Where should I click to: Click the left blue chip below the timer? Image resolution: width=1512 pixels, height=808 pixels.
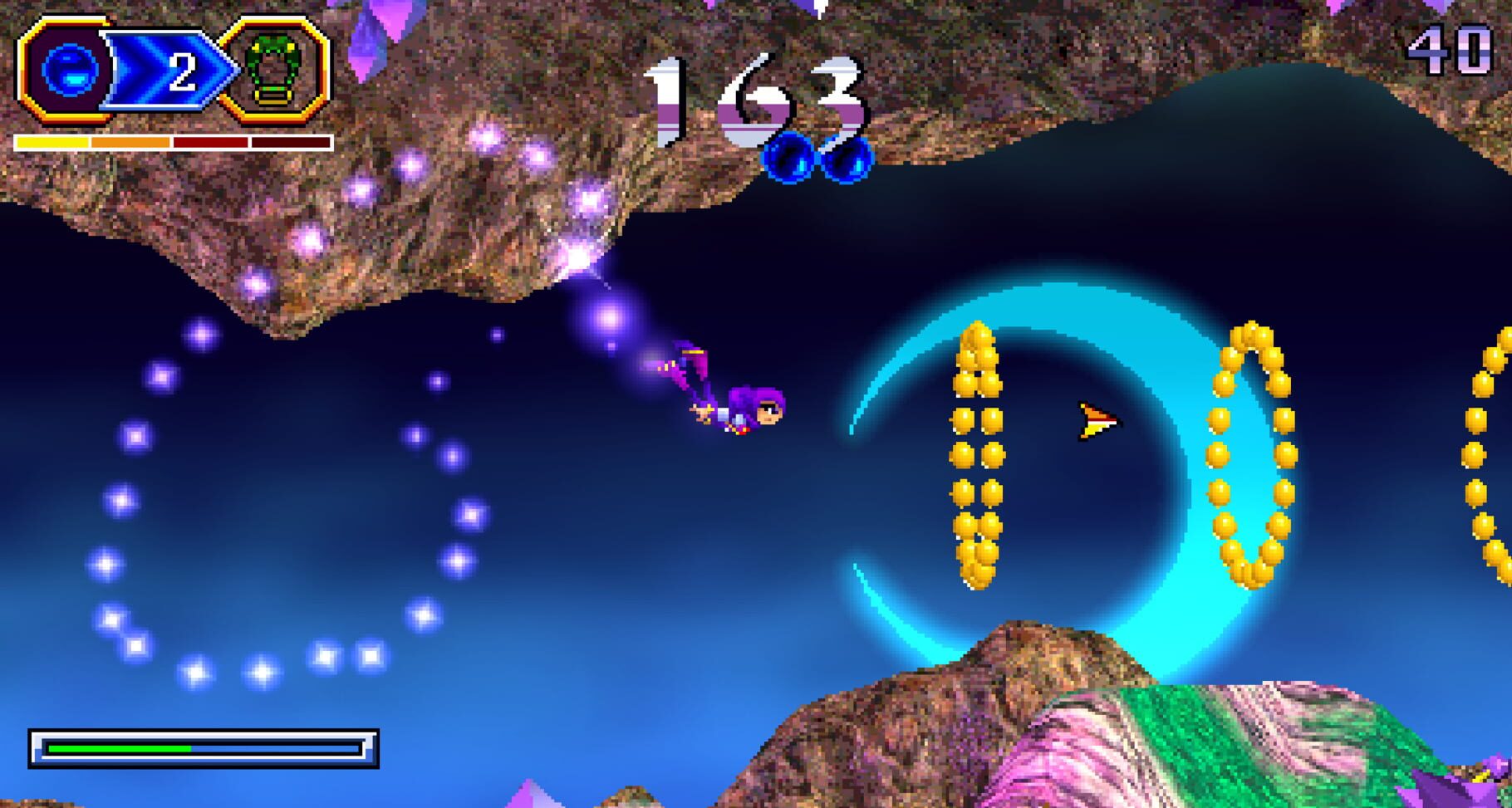click(x=788, y=158)
